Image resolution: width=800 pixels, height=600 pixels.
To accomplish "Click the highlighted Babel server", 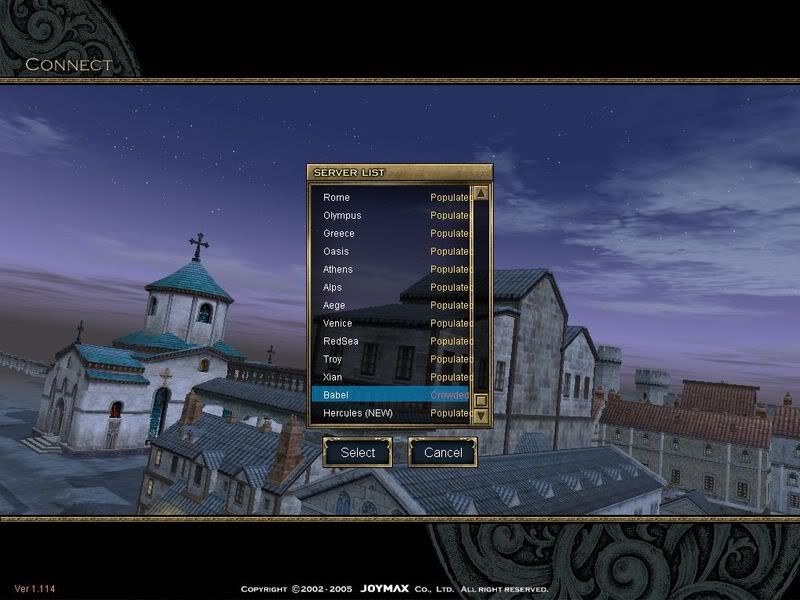I will coord(390,395).
